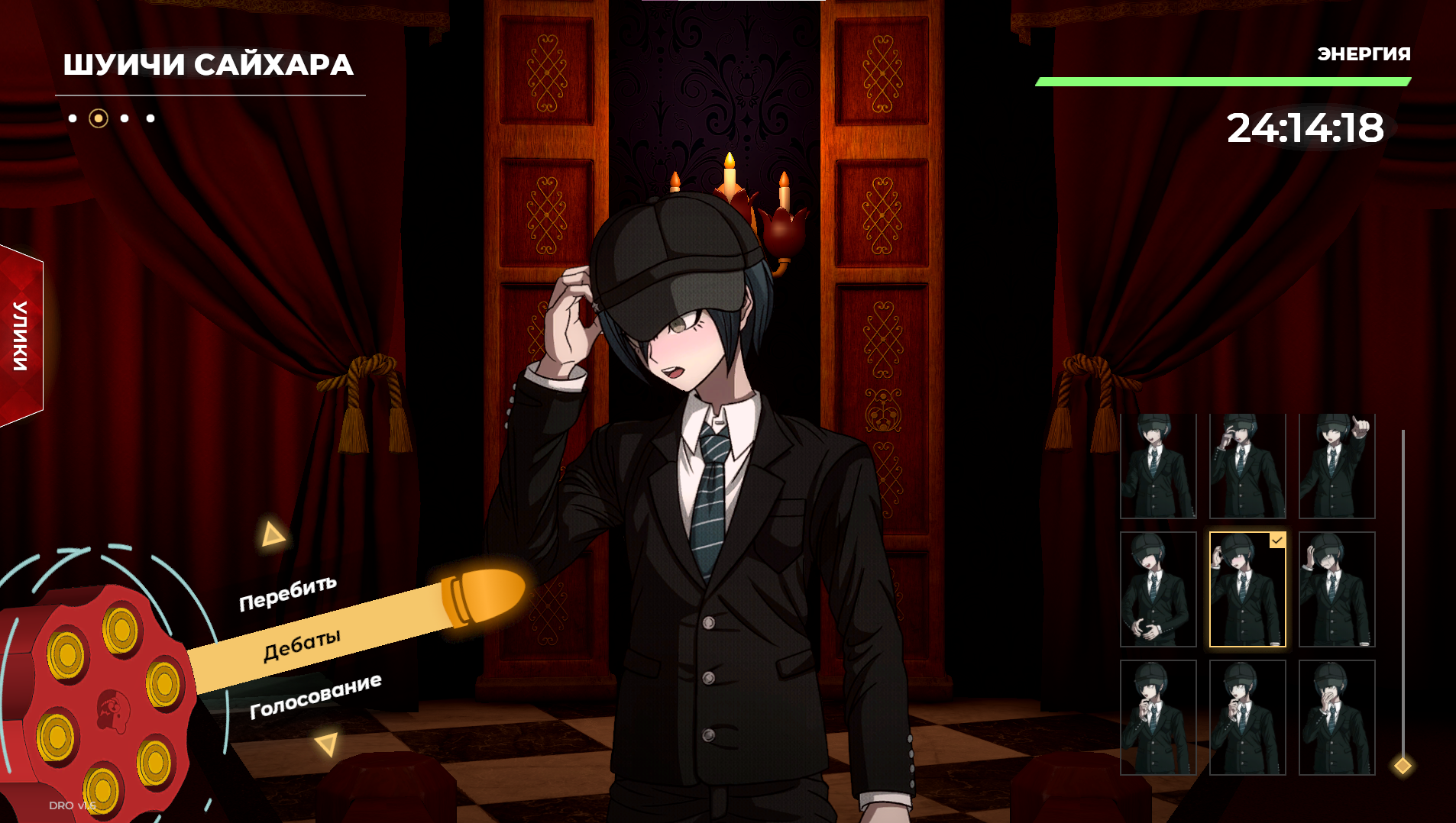
Task: Click the up arrow above Перебить
Action: click(272, 534)
